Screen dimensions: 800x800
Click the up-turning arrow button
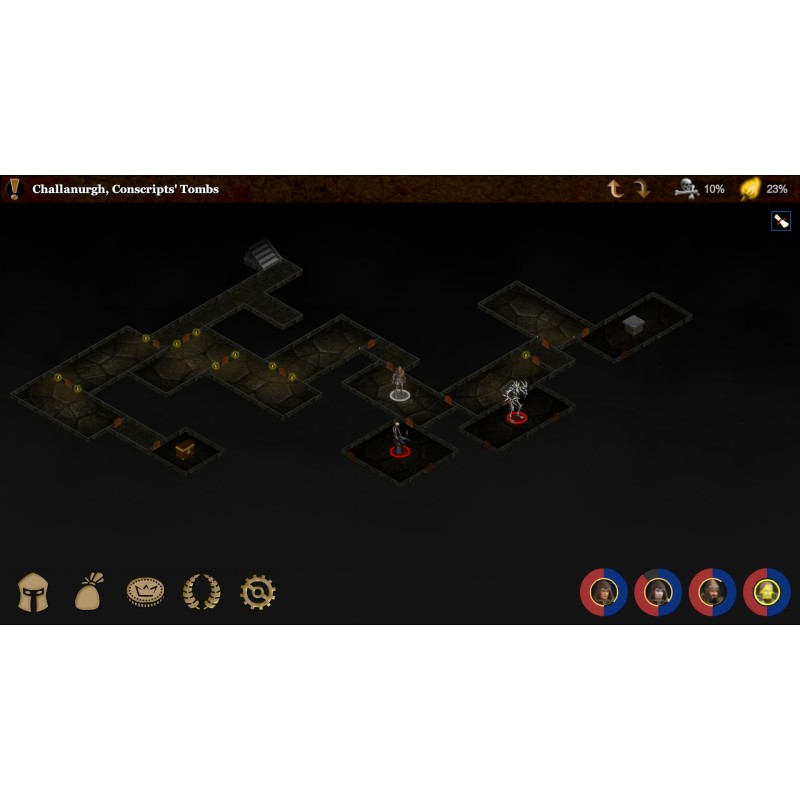point(616,189)
